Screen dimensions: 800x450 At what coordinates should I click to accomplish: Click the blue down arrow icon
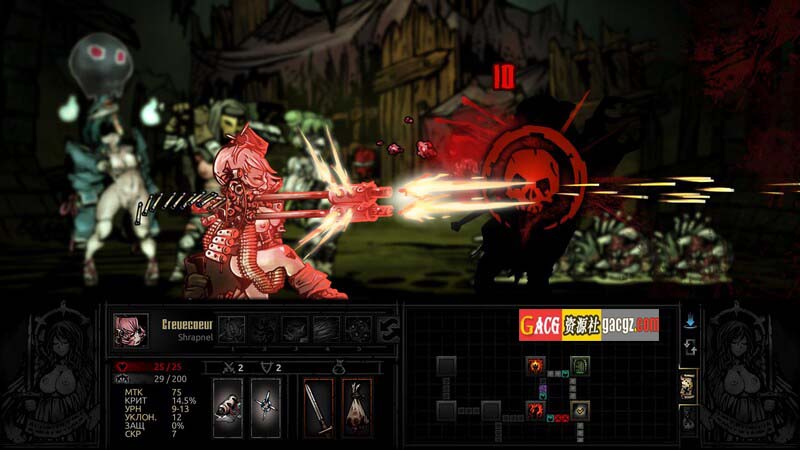tap(689, 323)
